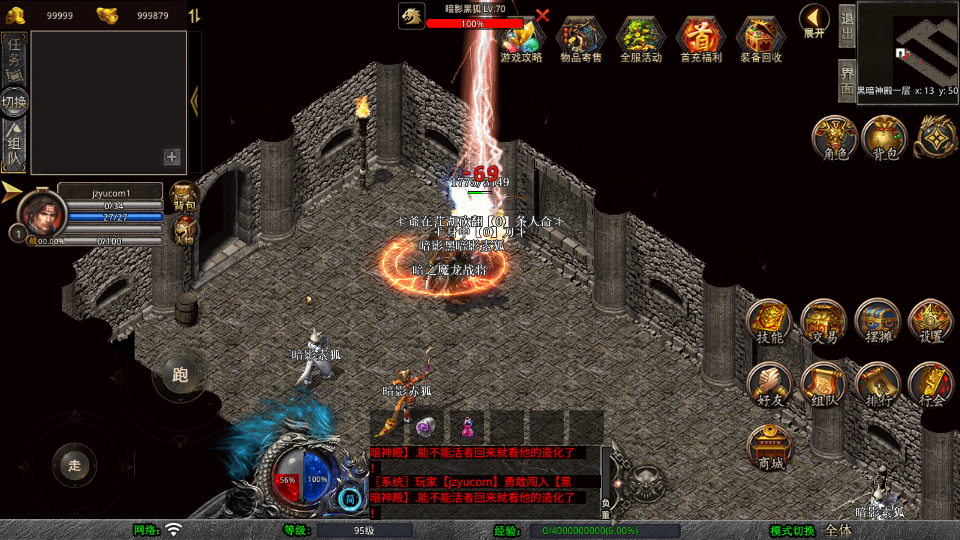This screenshot has height=540, width=960.
Task: Open the 技能 skills book icon
Action: [x=769, y=322]
